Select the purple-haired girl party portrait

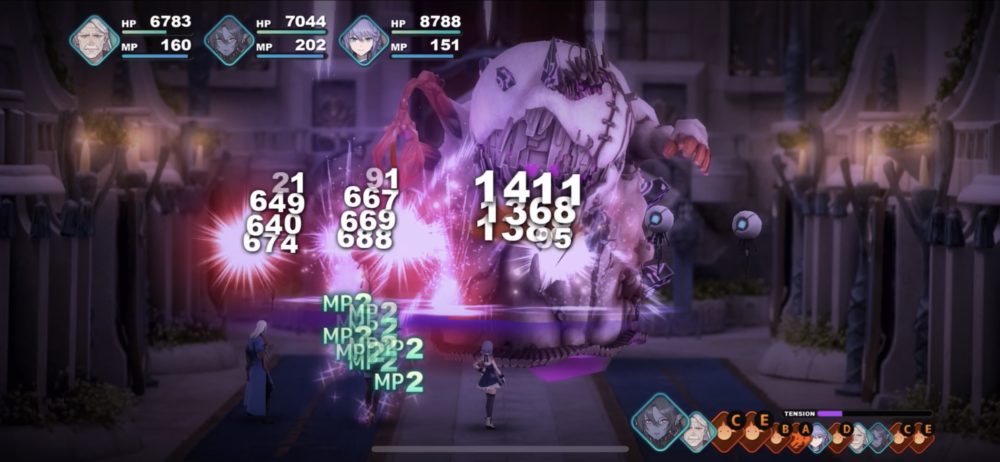pyautogui.click(x=362, y=40)
